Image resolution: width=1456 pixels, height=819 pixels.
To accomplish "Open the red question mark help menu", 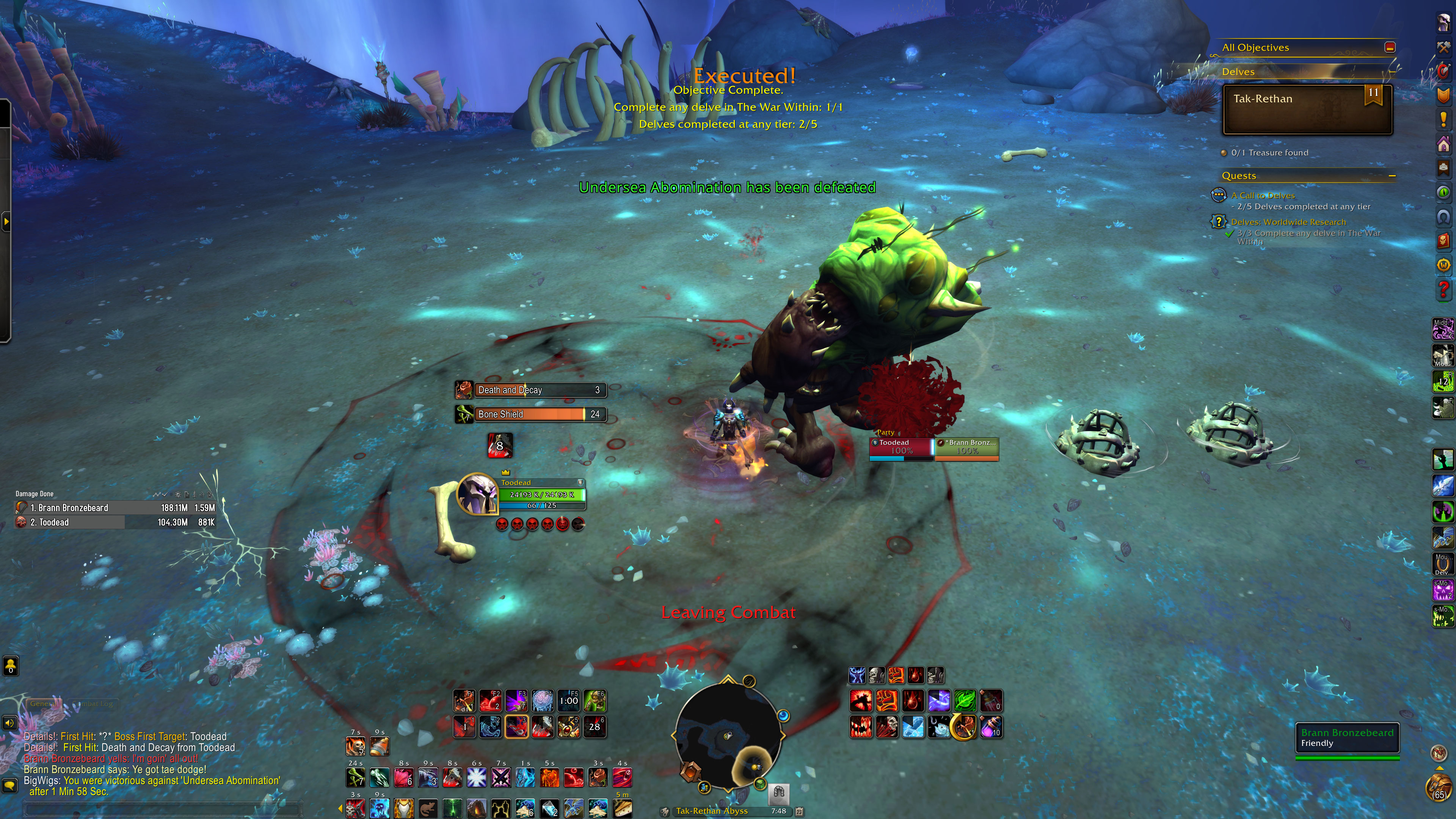I will (x=1443, y=289).
